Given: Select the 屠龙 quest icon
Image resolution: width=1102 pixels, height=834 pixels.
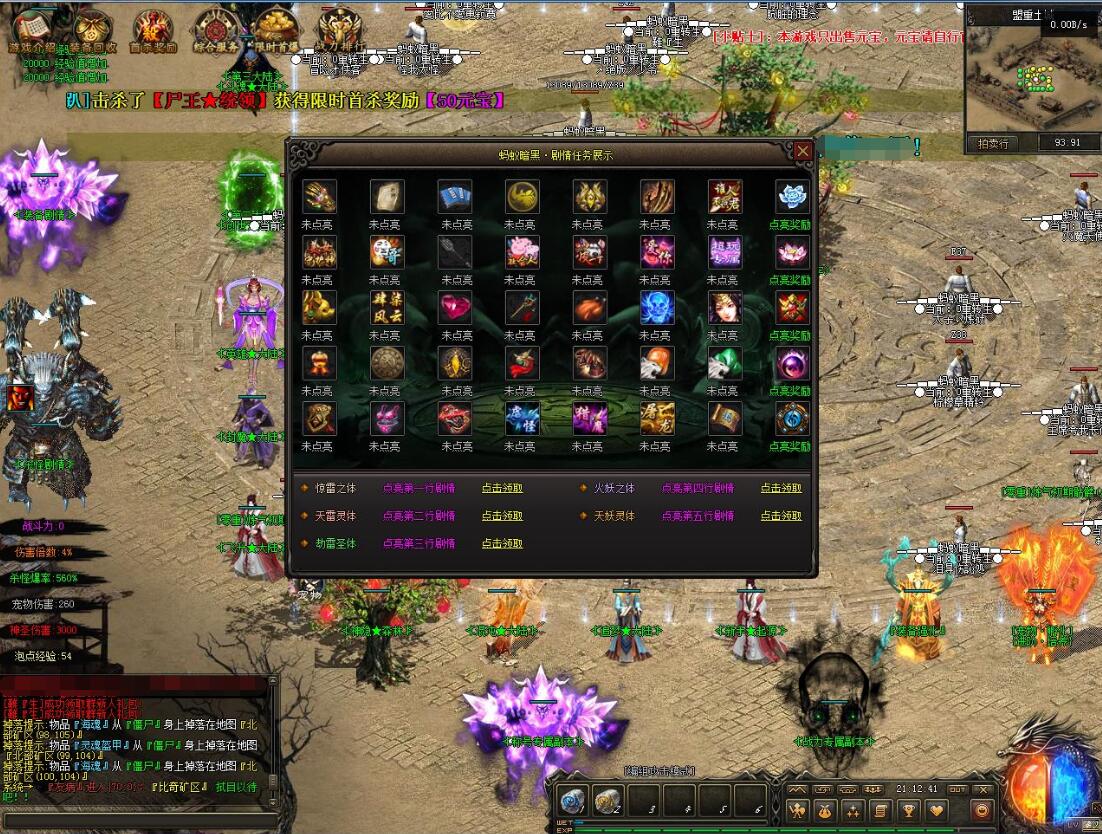Looking at the screenshot, I should (x=657, y=418).
